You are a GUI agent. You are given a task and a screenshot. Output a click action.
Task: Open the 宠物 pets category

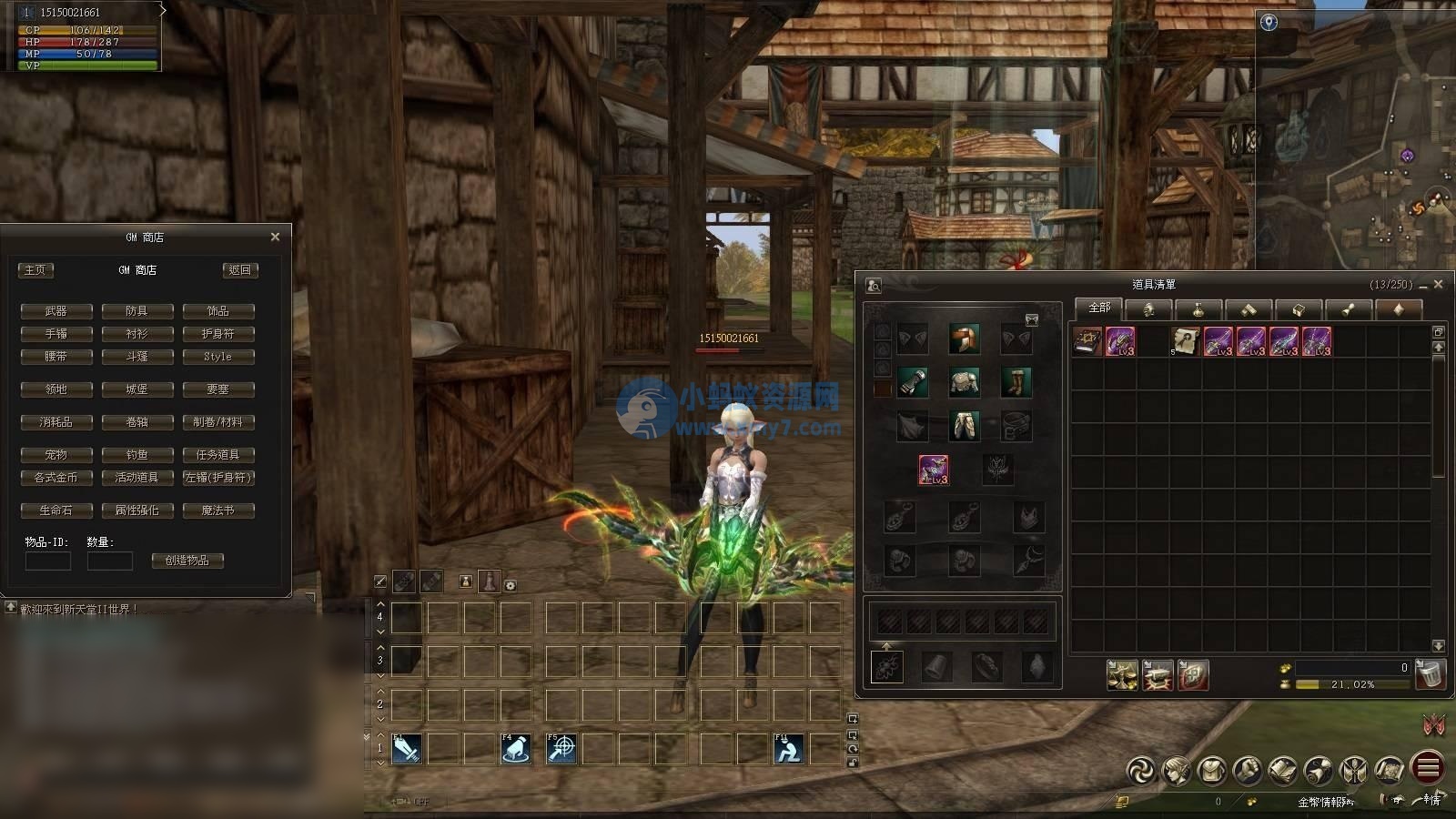click(56, 454)
